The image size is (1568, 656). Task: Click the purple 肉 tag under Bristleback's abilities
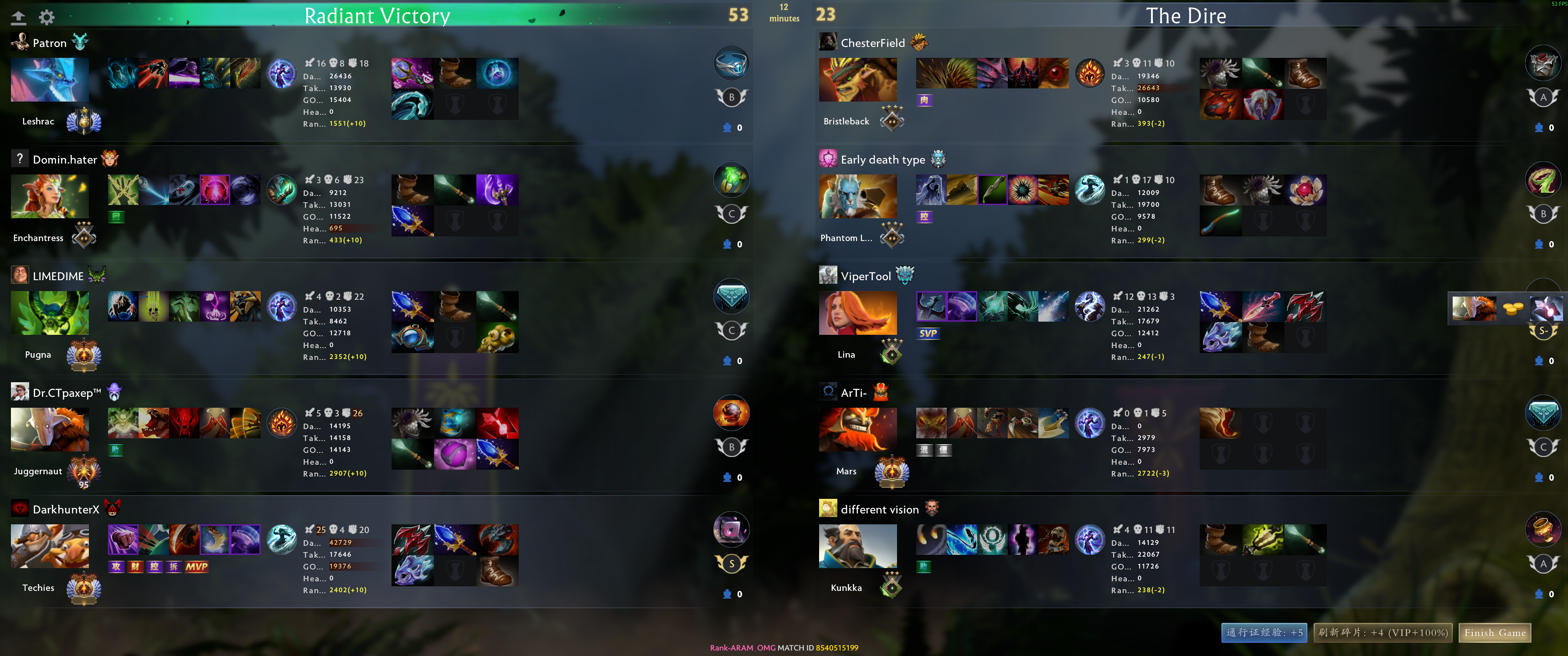click(x=925, y=99)
